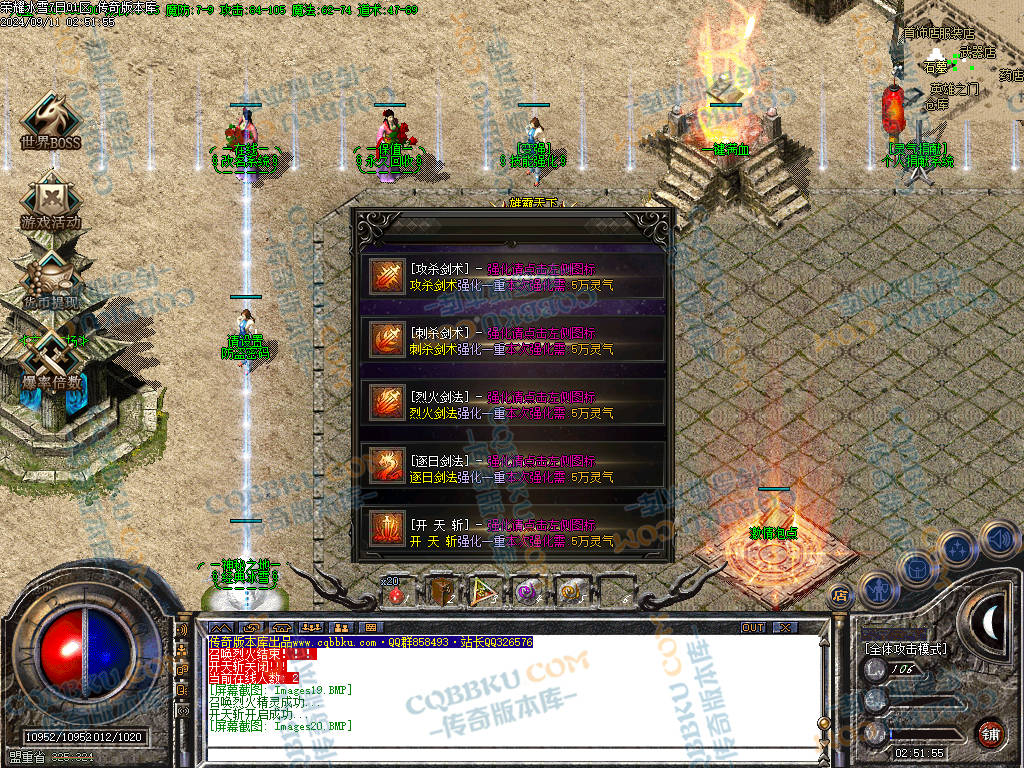Screen dimensions: 1024x768
Task: Open the bag round button
Action: (x=916, y=568)
